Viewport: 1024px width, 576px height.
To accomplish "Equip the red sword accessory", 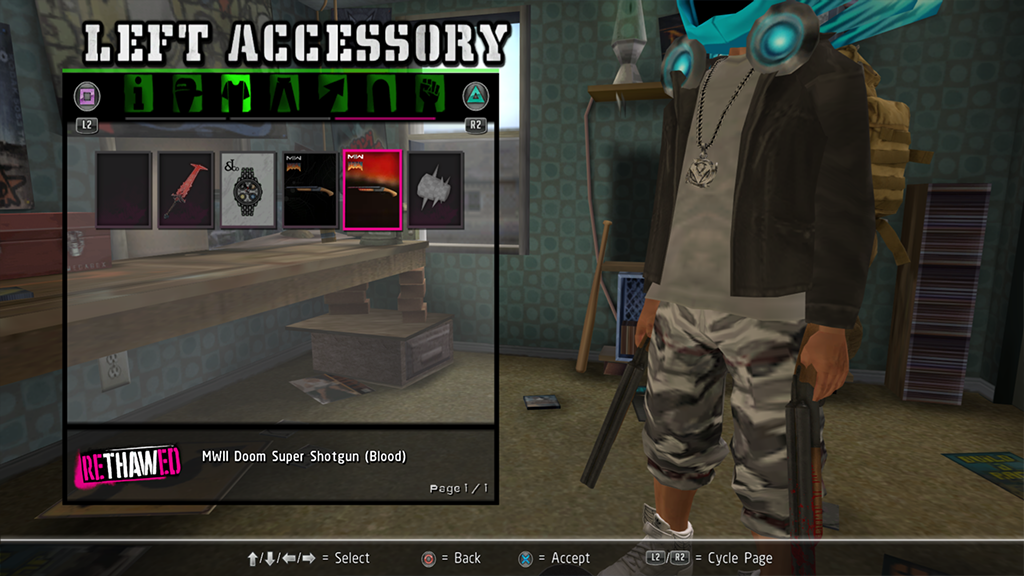I will (186, 190).
